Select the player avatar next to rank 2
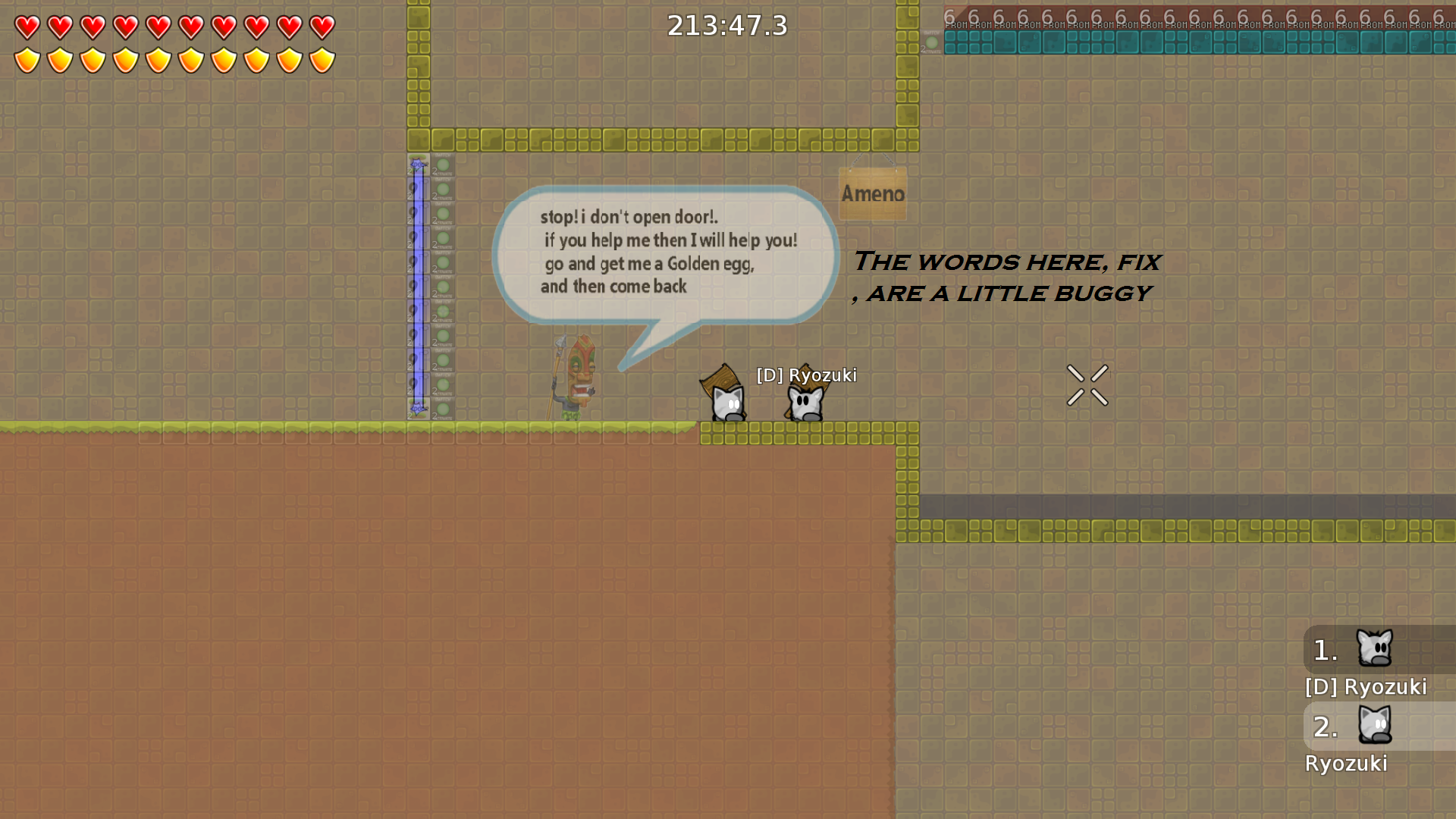This screenshot has height=819, width=1456. pyautogui.click(x=1376, y=726)
